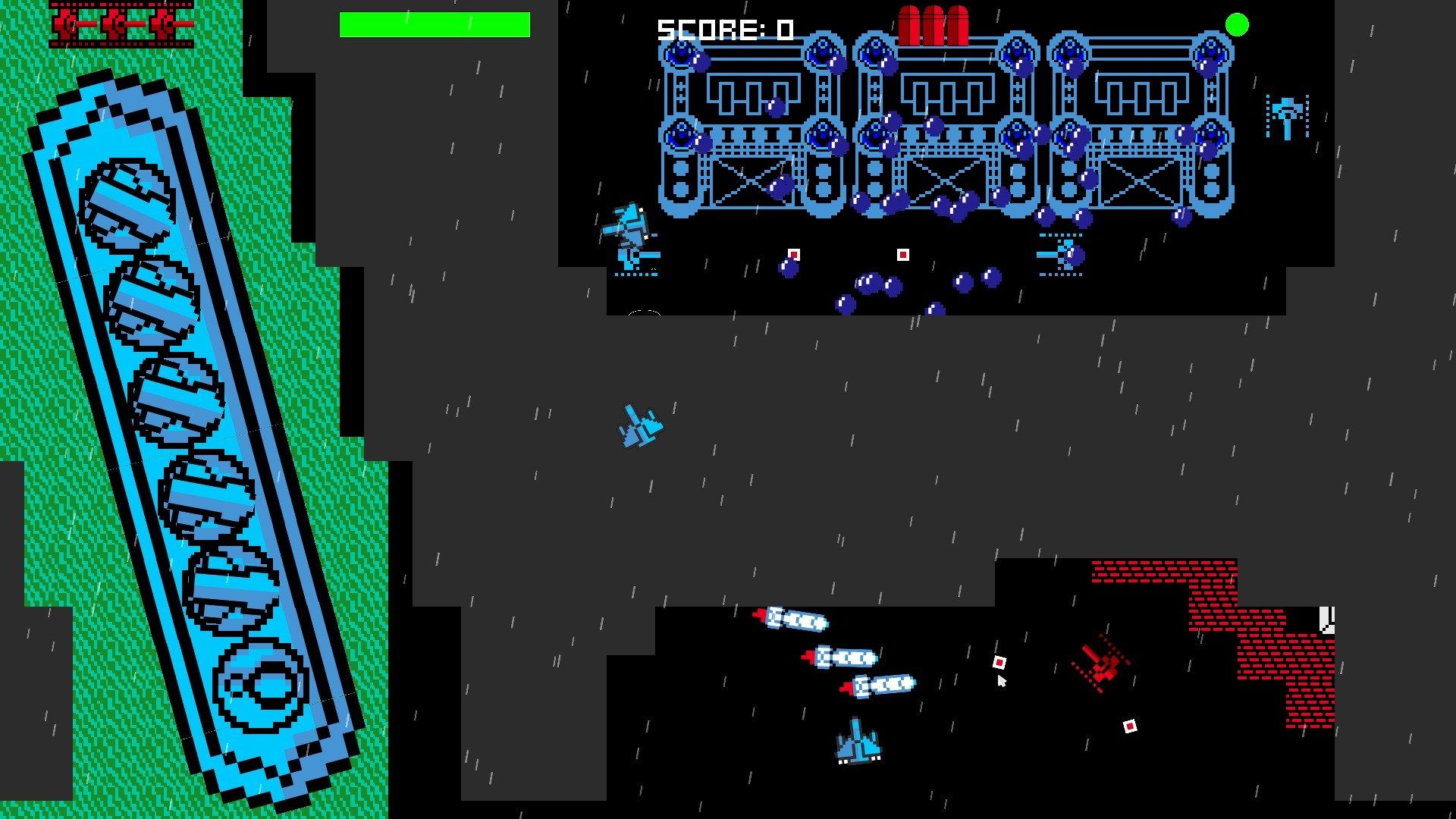Click the red target marker near the tank
The image size is (1456, 819).
point(999,662)
